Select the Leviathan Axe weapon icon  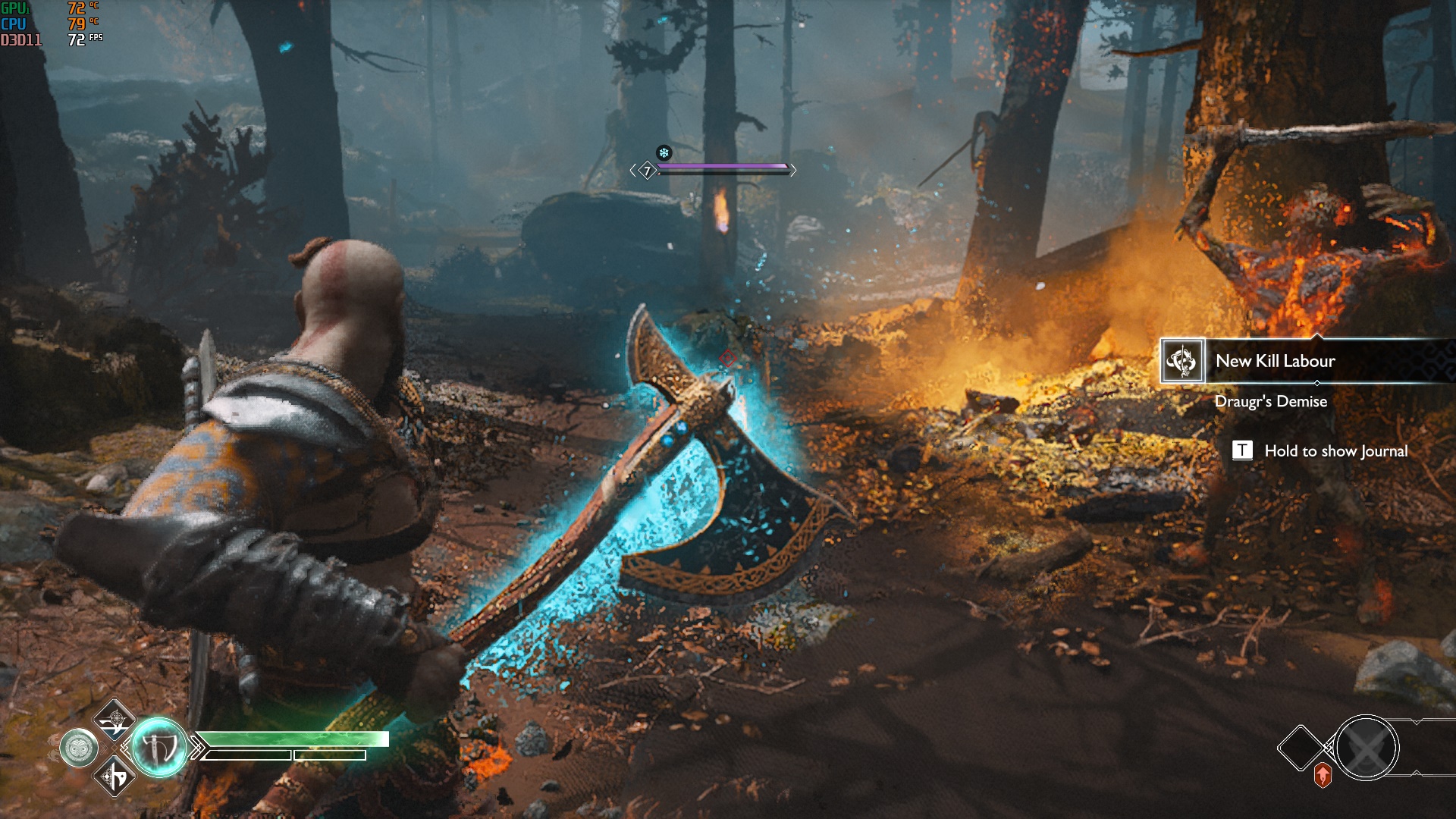(159, 748)
